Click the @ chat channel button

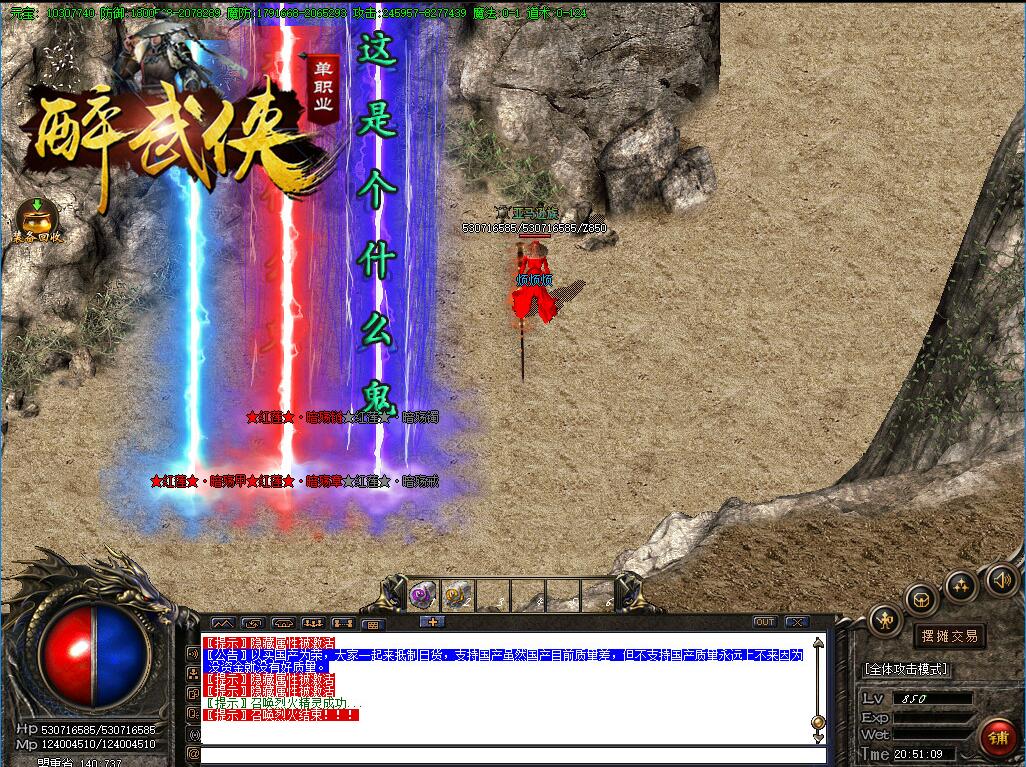coord(193,753)
